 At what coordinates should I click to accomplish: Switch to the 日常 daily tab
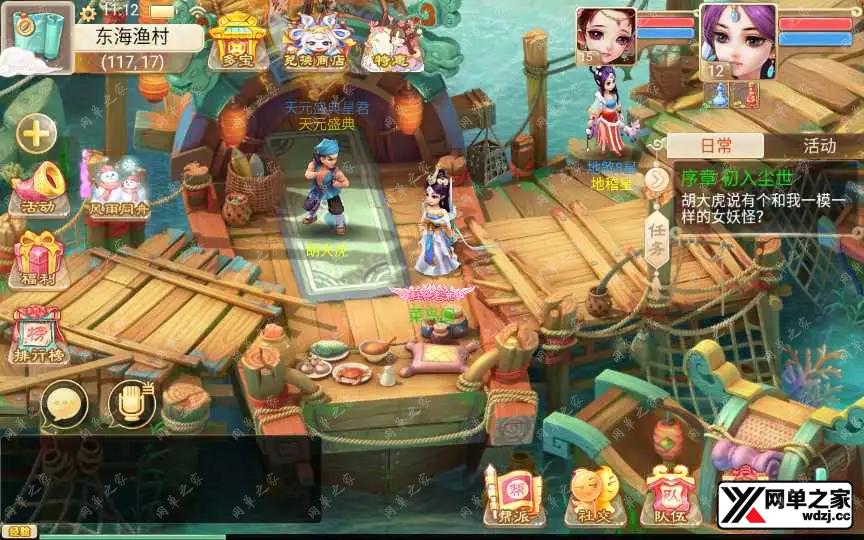[x=716, y=146]
